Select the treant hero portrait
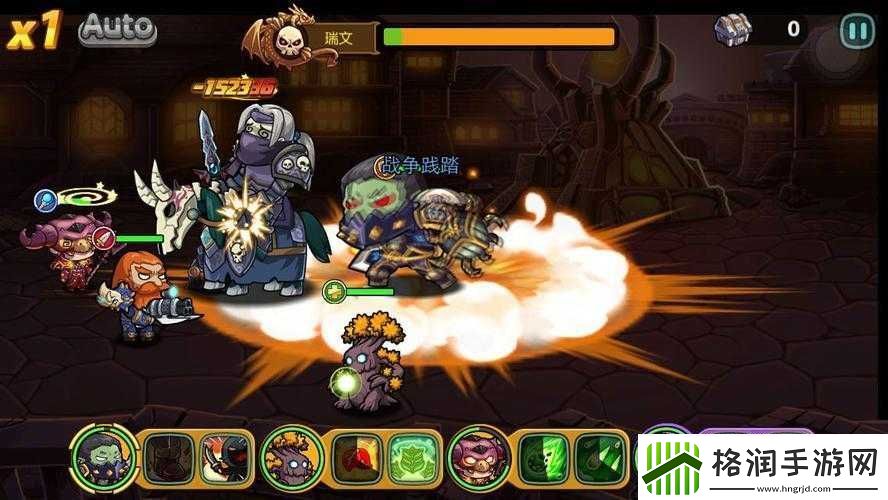This screenshot has width=888, height=500. tap(292, 459)
